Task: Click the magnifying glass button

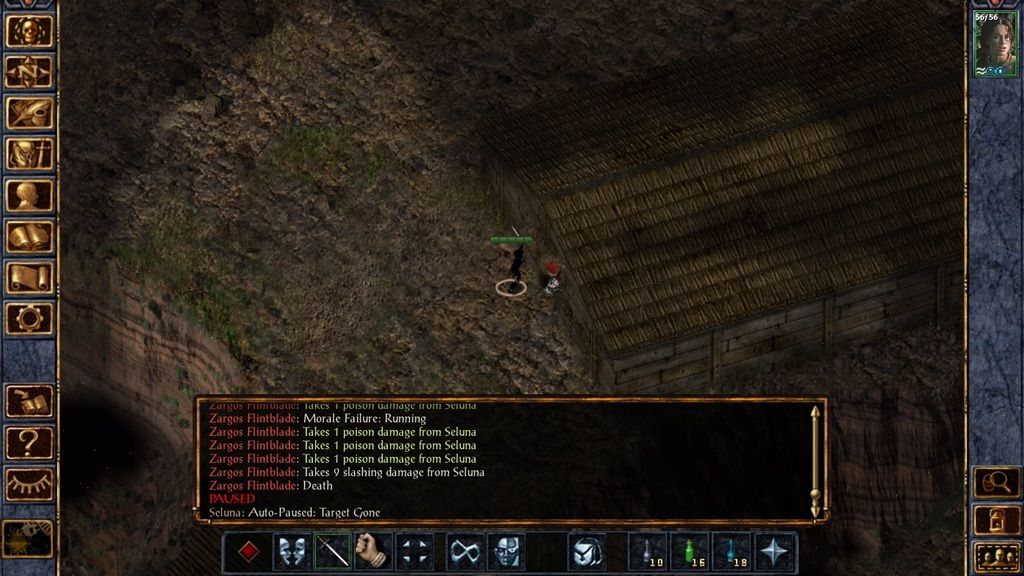Action: click(996, 482)
